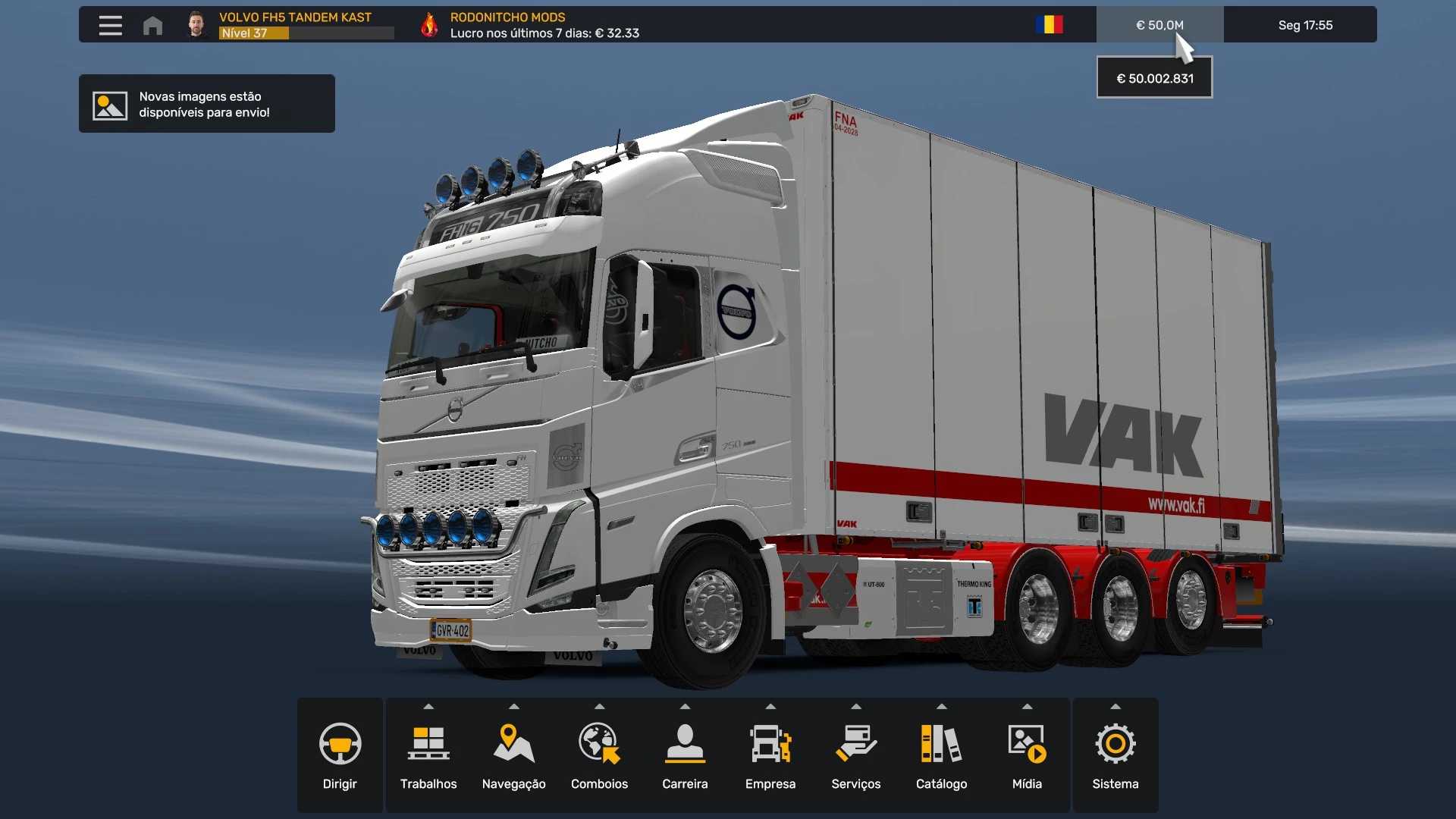The image size is (1456, 819).
Task: Open the new images upload notification
Action: 206,104
